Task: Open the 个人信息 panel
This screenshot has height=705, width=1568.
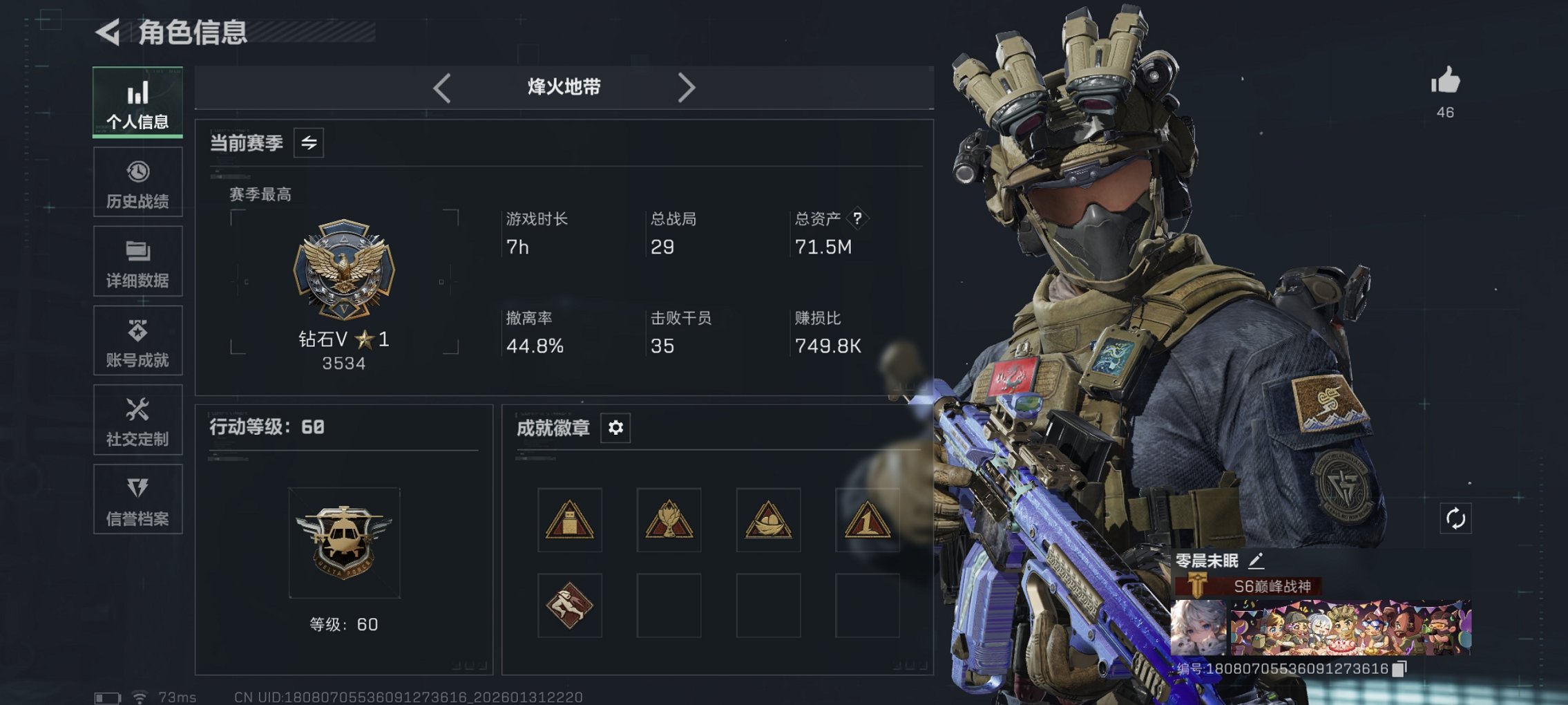Action: click(x=137, y=102)
